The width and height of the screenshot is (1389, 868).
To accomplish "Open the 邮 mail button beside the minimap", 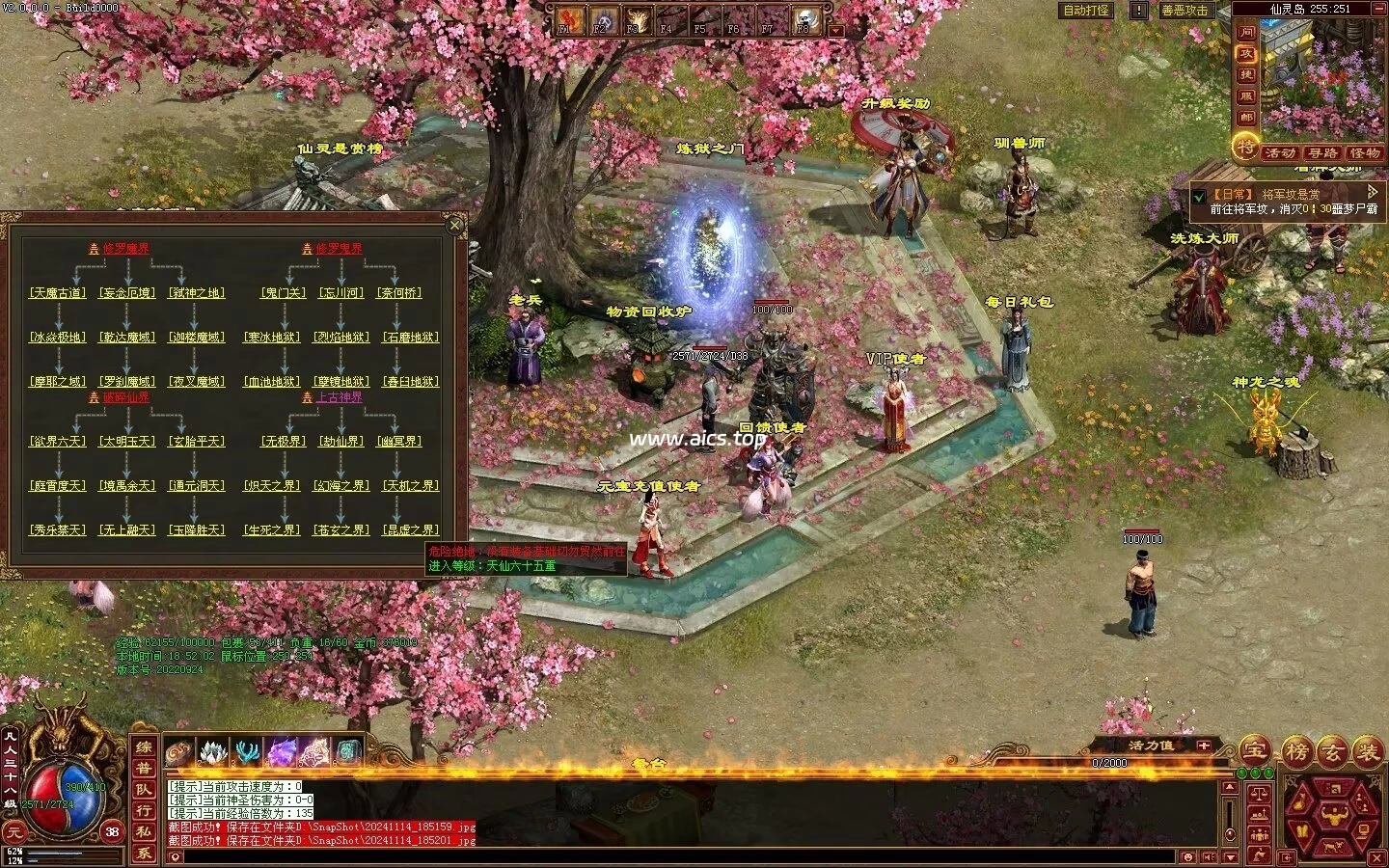I will tap(1246, 117).
